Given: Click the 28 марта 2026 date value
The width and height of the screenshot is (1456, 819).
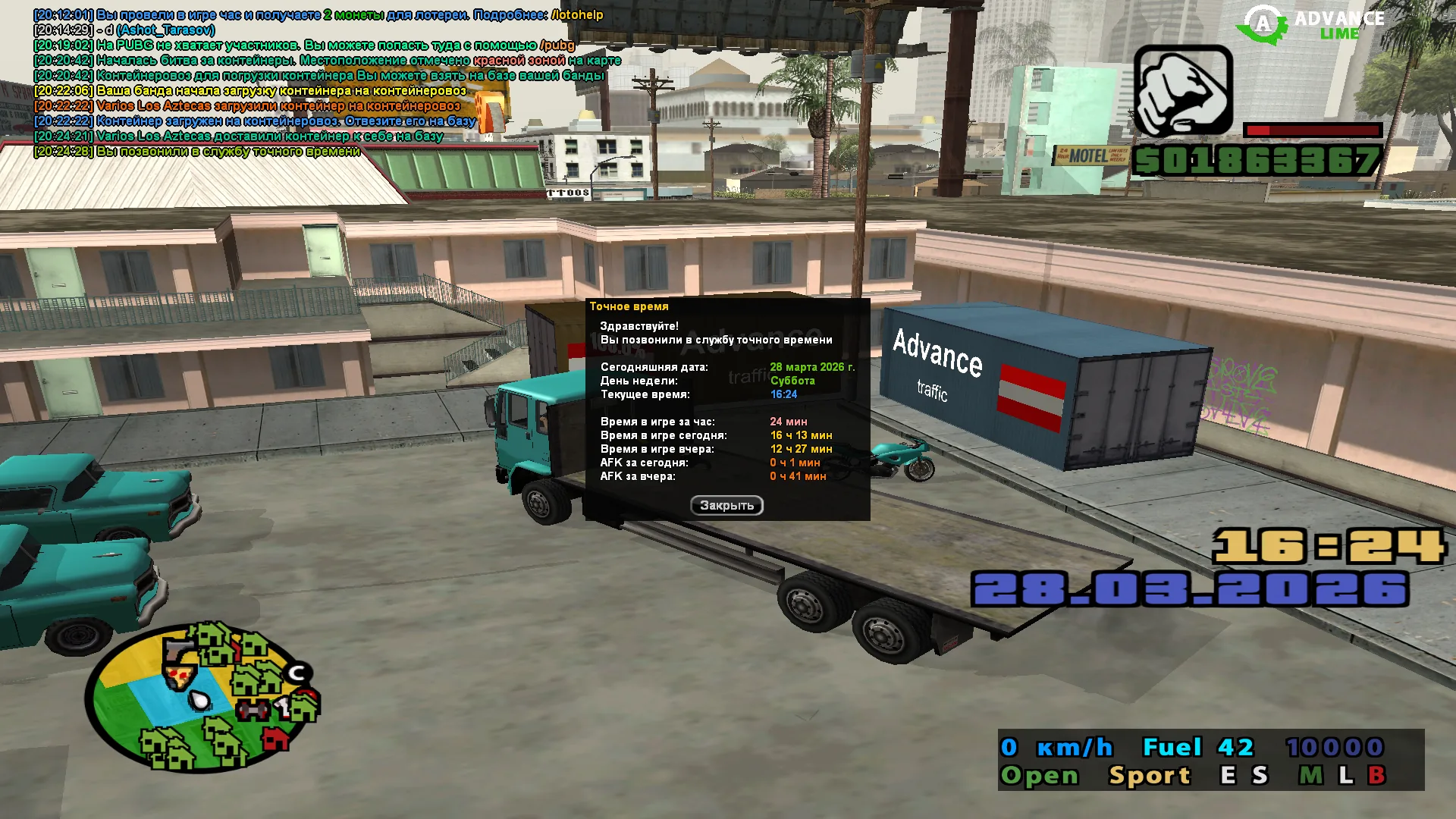Looking at the screenshot, I should (810, 366).
